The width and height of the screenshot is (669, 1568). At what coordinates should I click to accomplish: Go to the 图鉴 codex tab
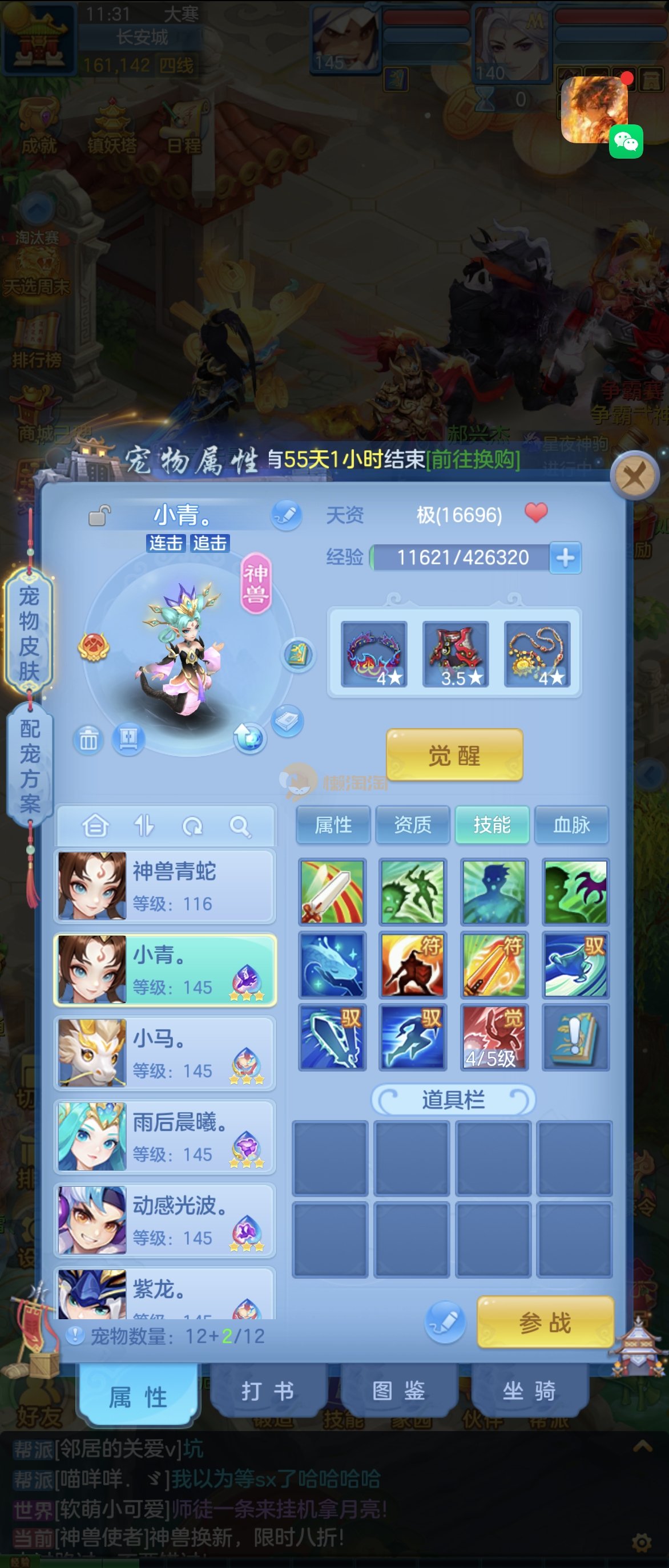(x=399, y=1391)
